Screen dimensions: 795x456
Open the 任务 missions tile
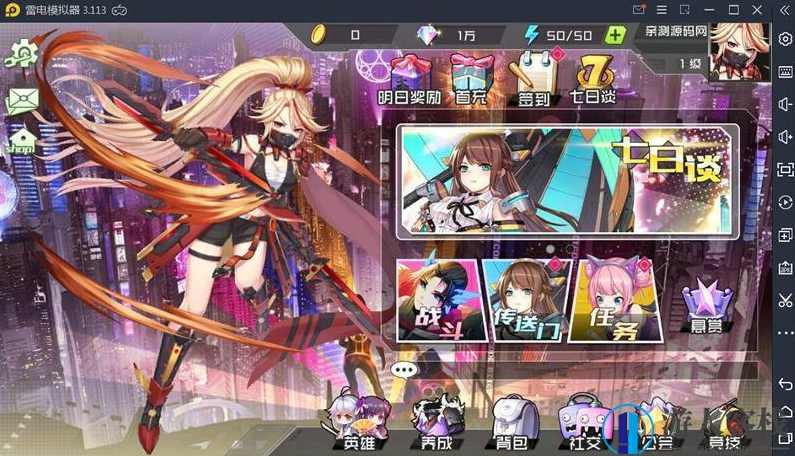point(607,300)
